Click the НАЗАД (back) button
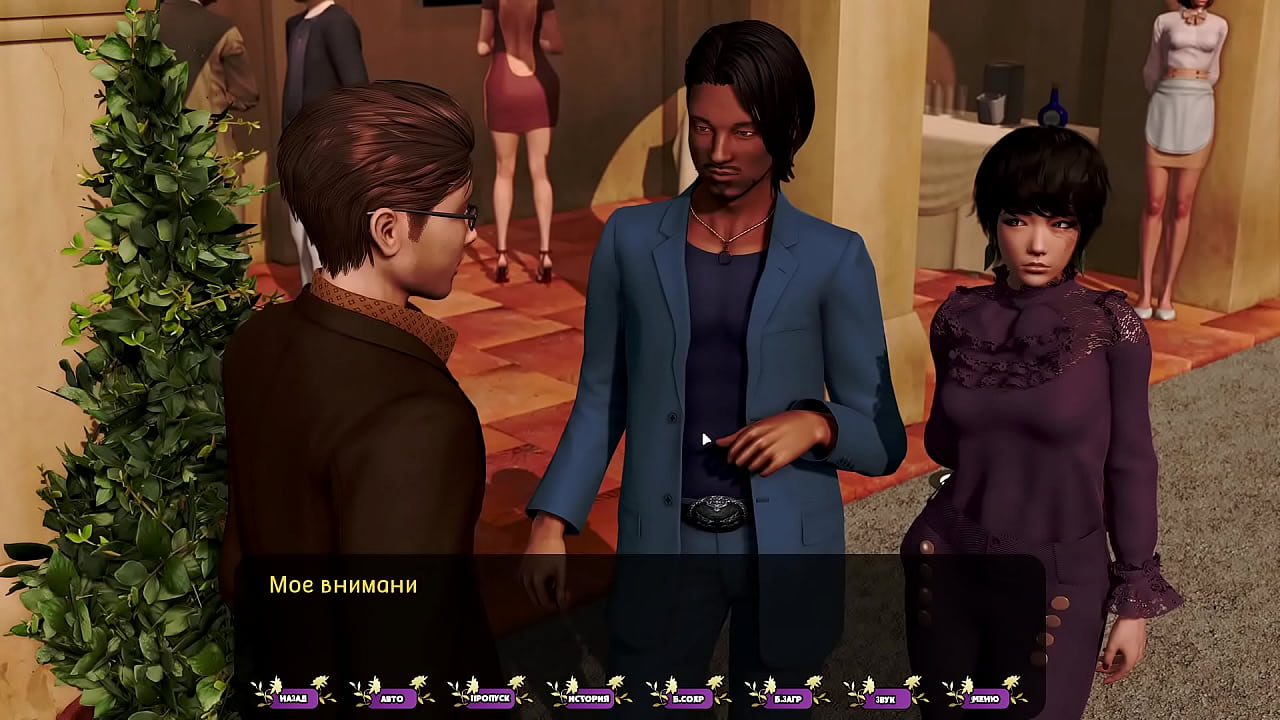Screen dimensions: 1280x720 pyautogui.click(x=293, y=698)
